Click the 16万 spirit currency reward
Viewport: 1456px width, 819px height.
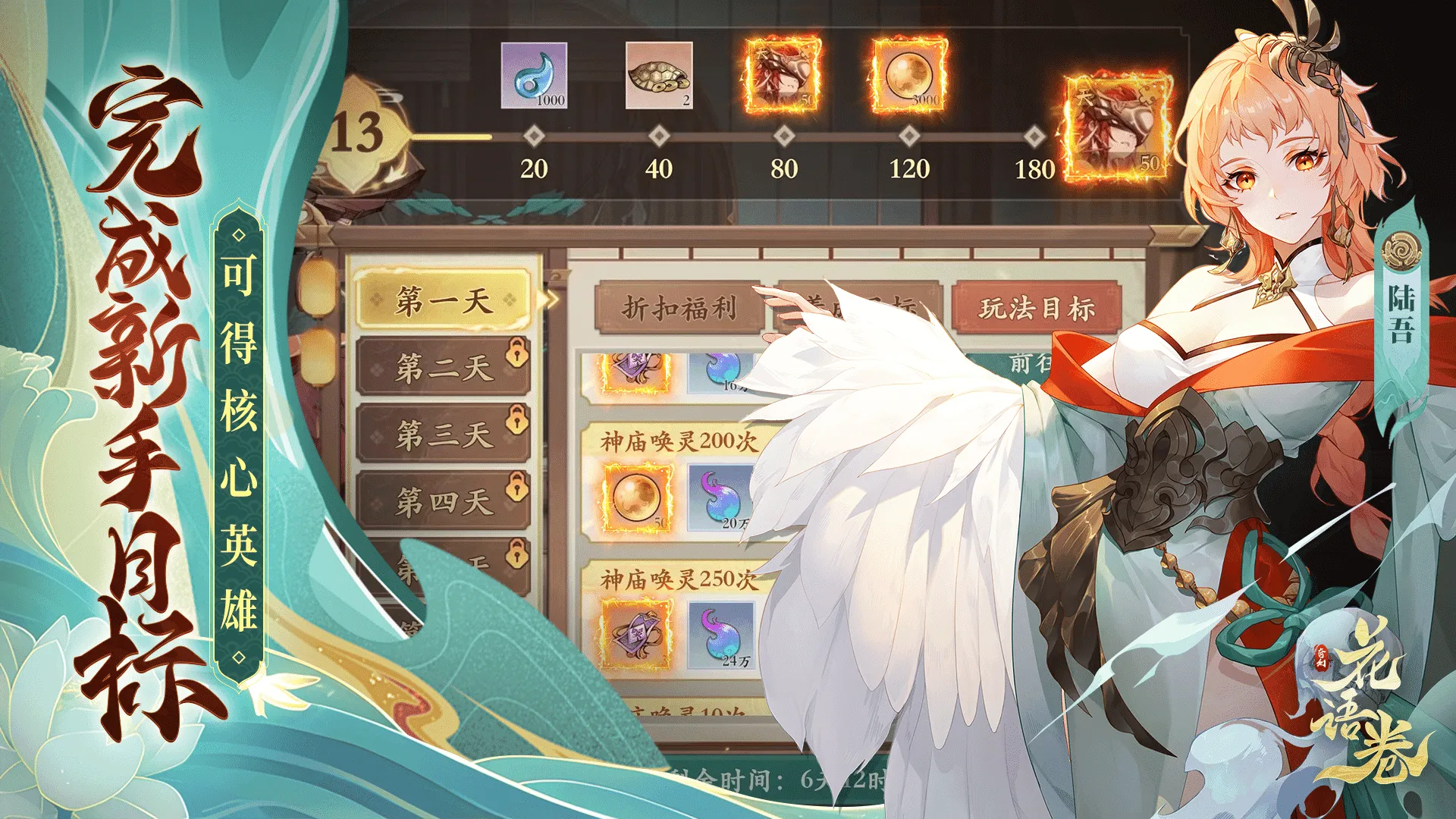[x=720, y=372]
